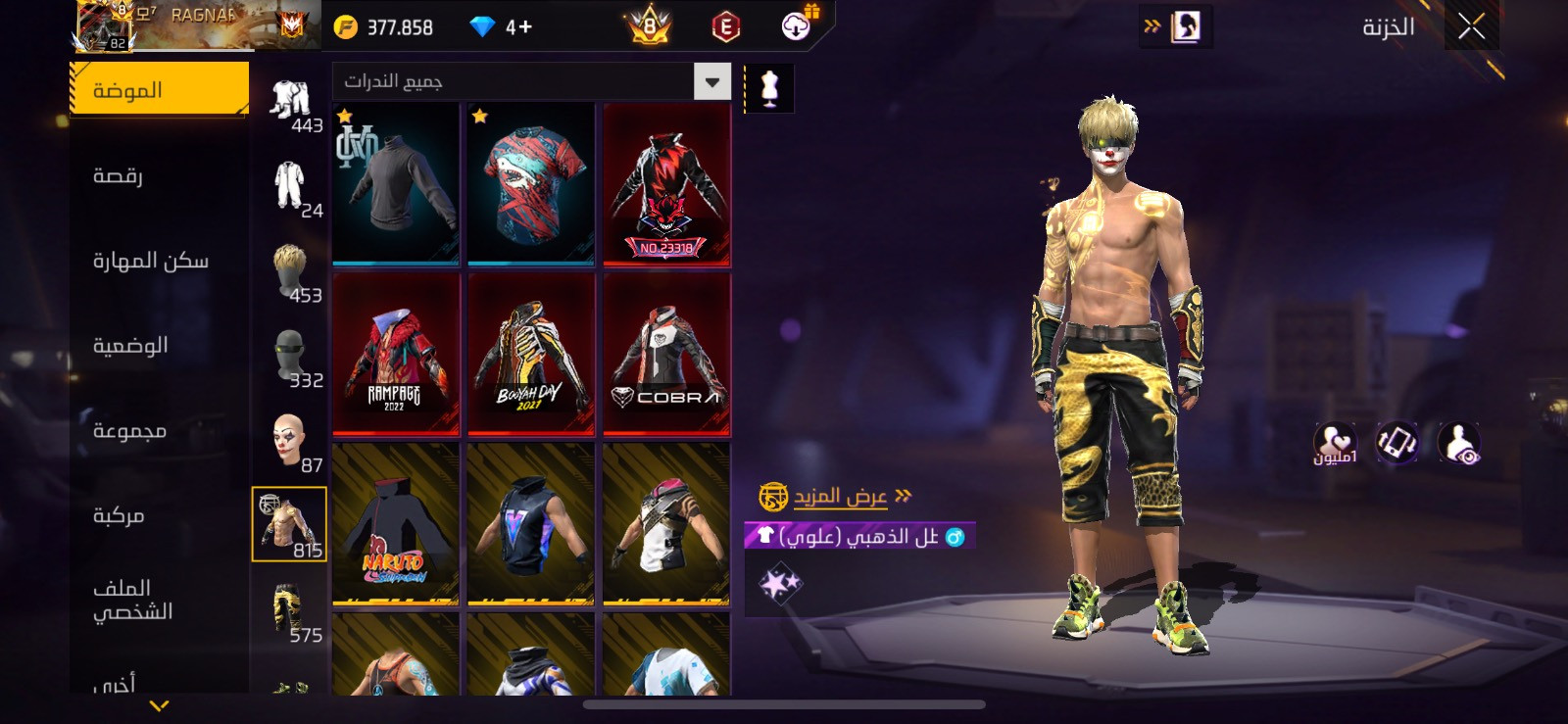Click the Show More link

pyautogui.click(x=839, y=497)
